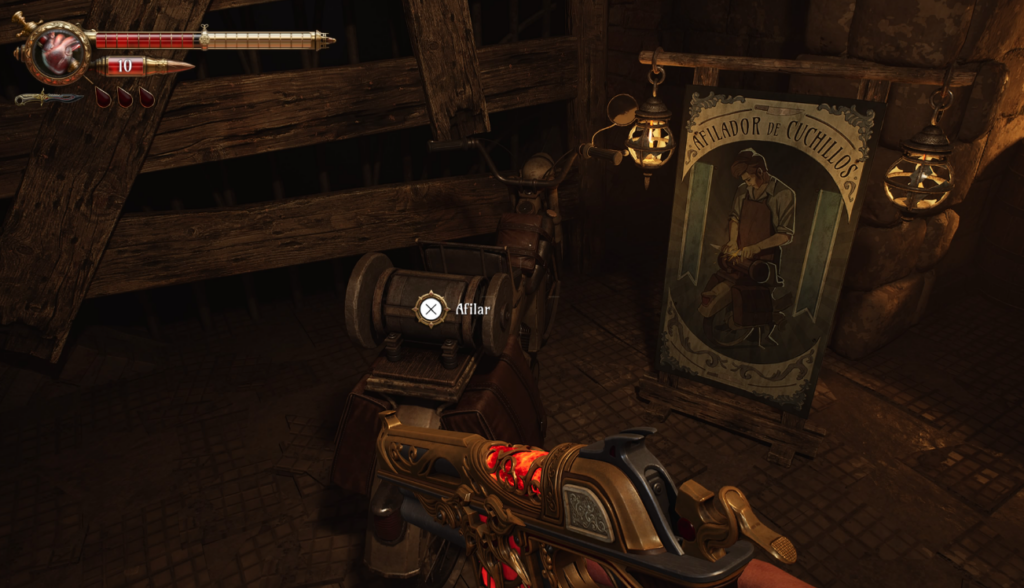Viewport: 1024px width, 588px height.
Task: Click the anatomical heart health icon
Action: coord(57,51)
